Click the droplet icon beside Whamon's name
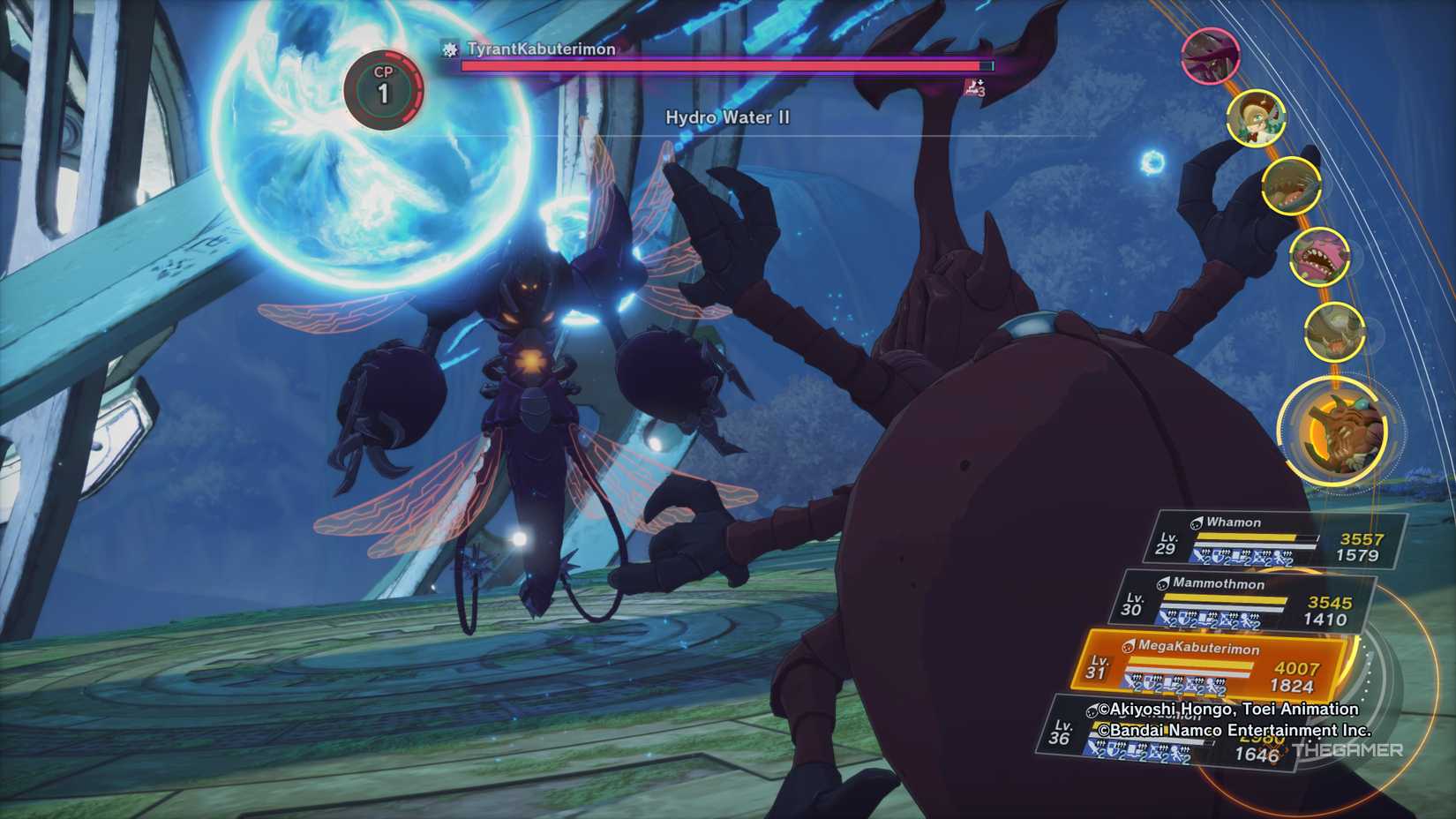 pyautogui.click(x=1197, y=523)
